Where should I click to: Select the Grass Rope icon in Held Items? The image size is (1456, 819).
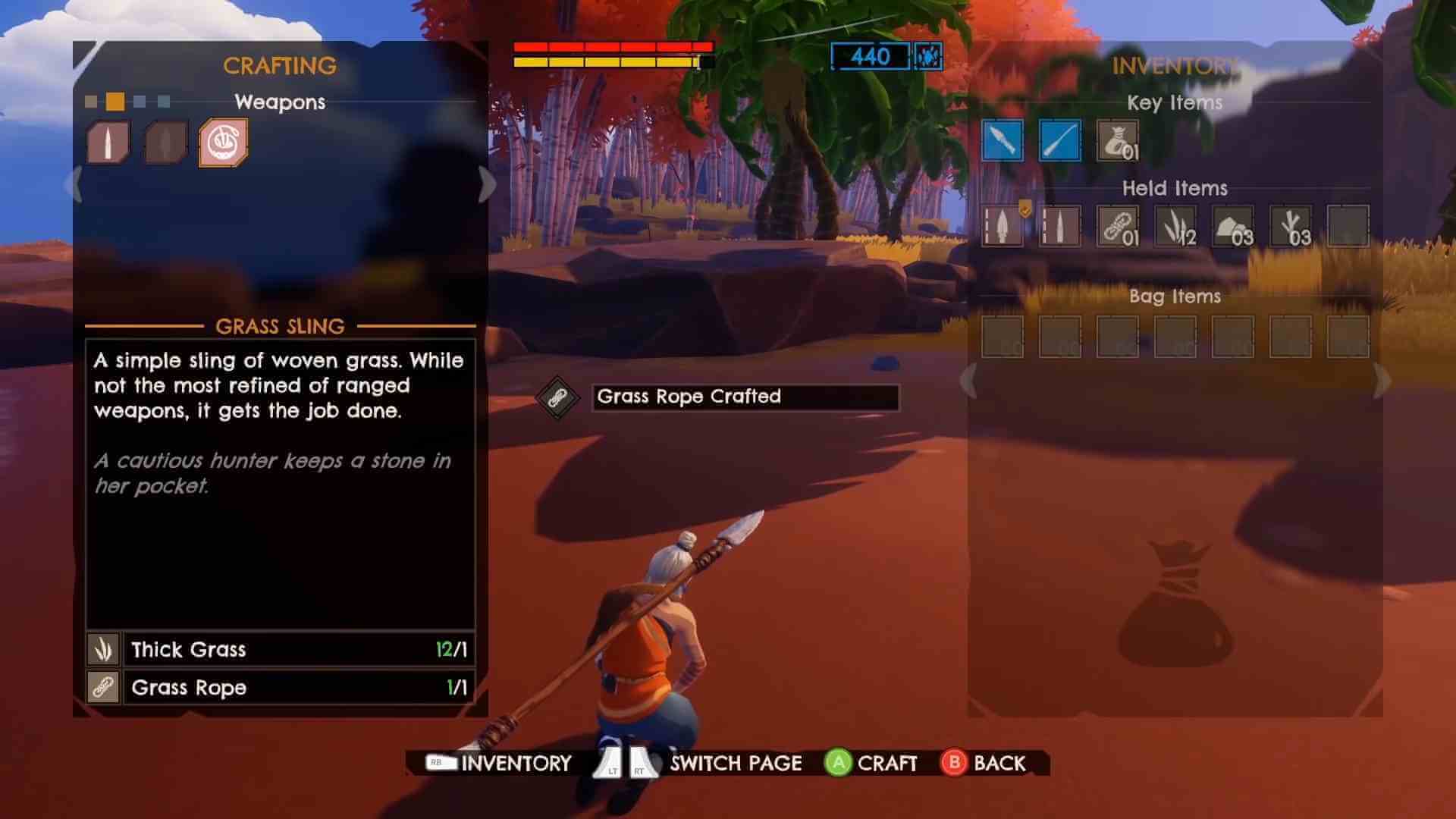1118,227
